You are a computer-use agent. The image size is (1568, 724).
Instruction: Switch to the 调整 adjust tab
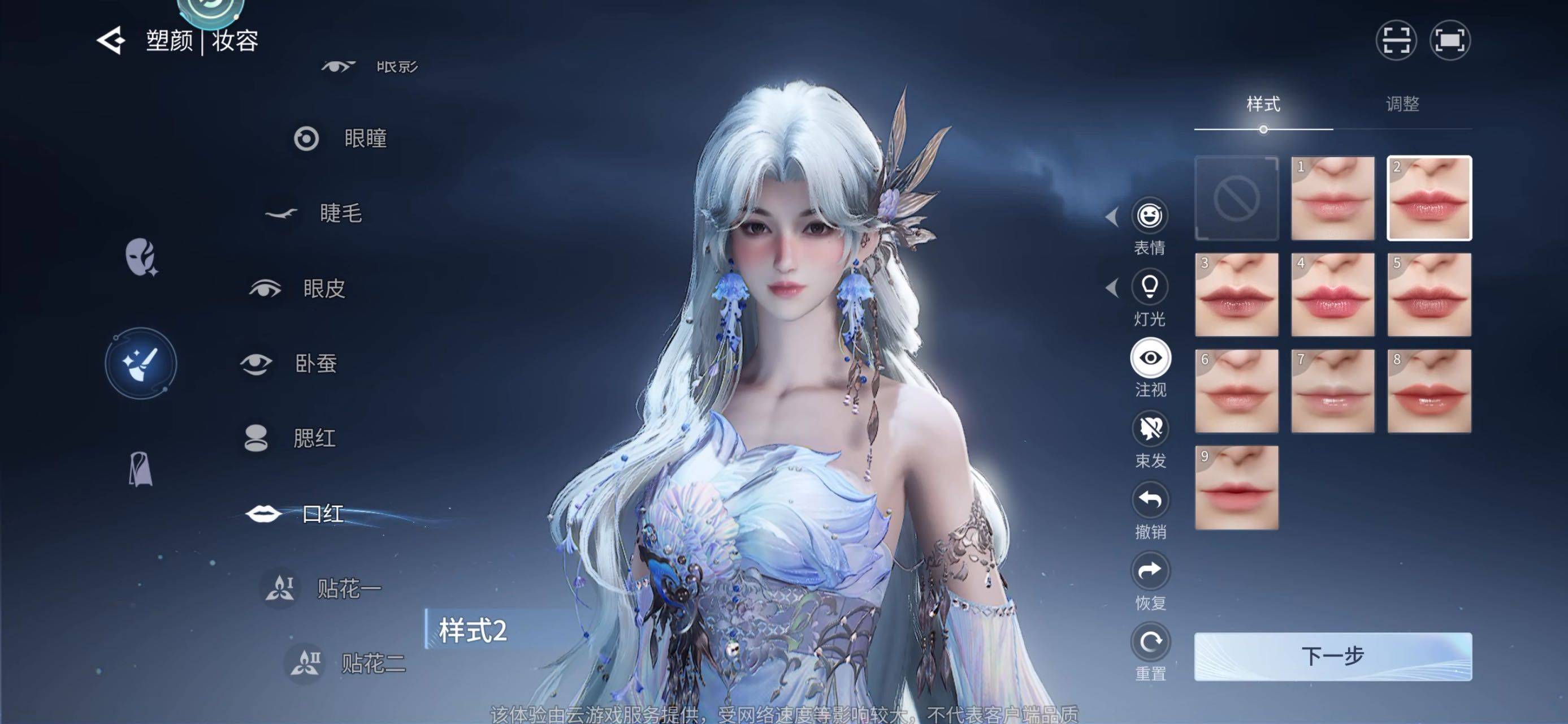(1402, 104)
